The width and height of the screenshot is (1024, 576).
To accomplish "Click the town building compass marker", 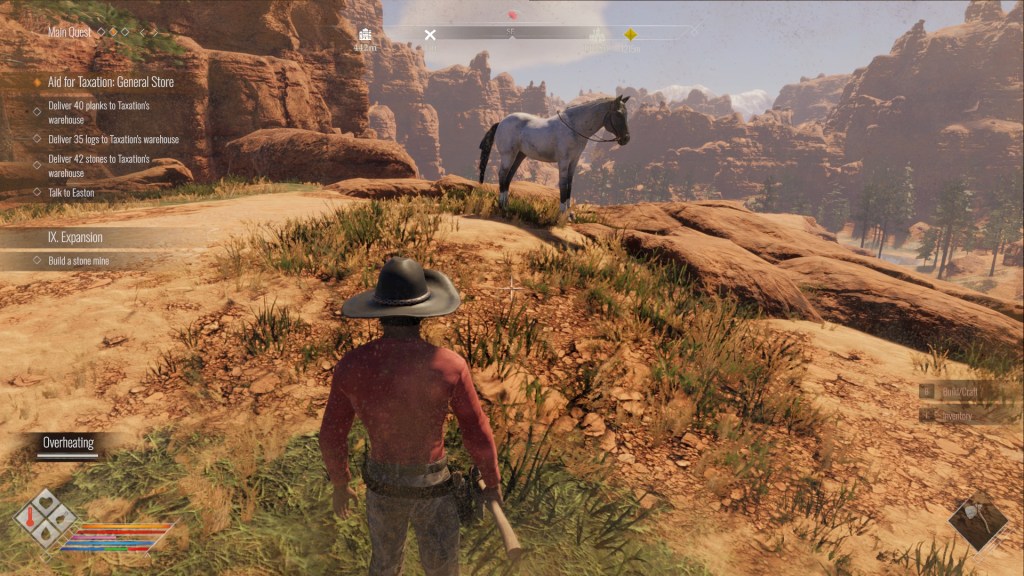I will click(365, 35).
